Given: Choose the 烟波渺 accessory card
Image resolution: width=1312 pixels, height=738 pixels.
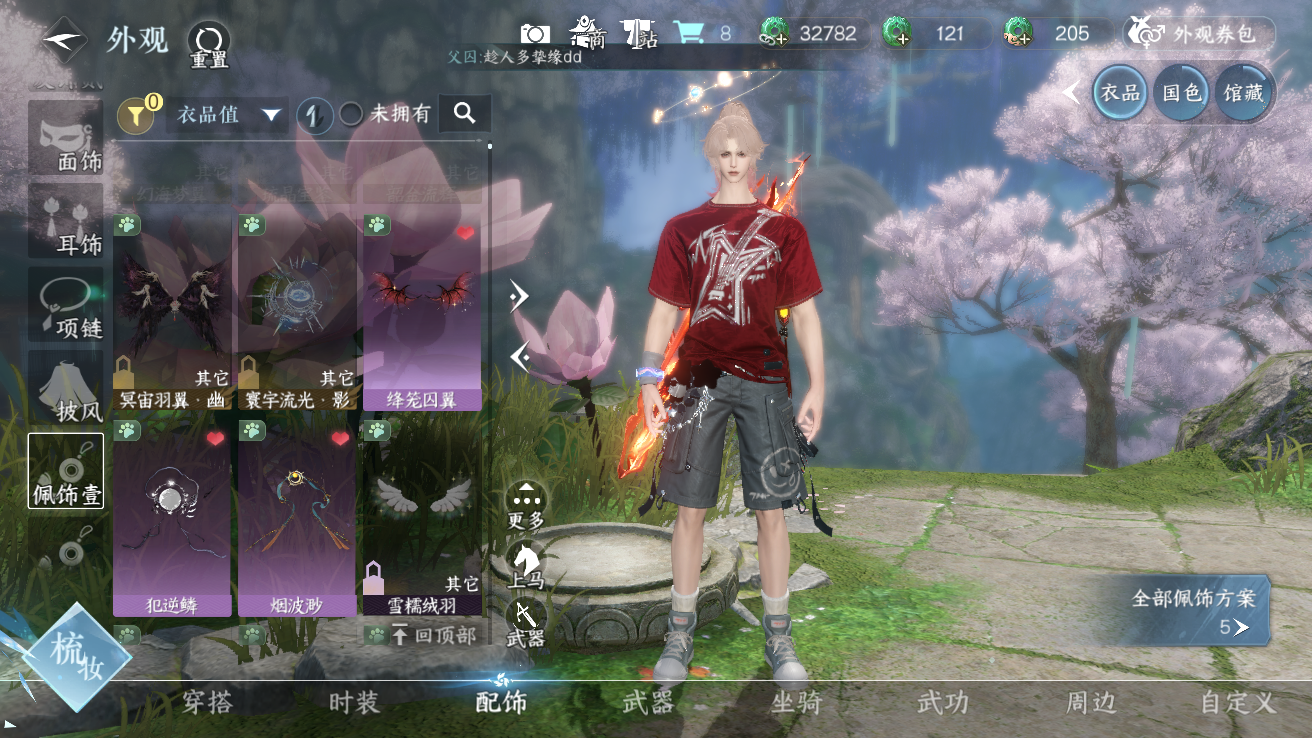Looking at the screenshot, I should click(x=297, y=518).
